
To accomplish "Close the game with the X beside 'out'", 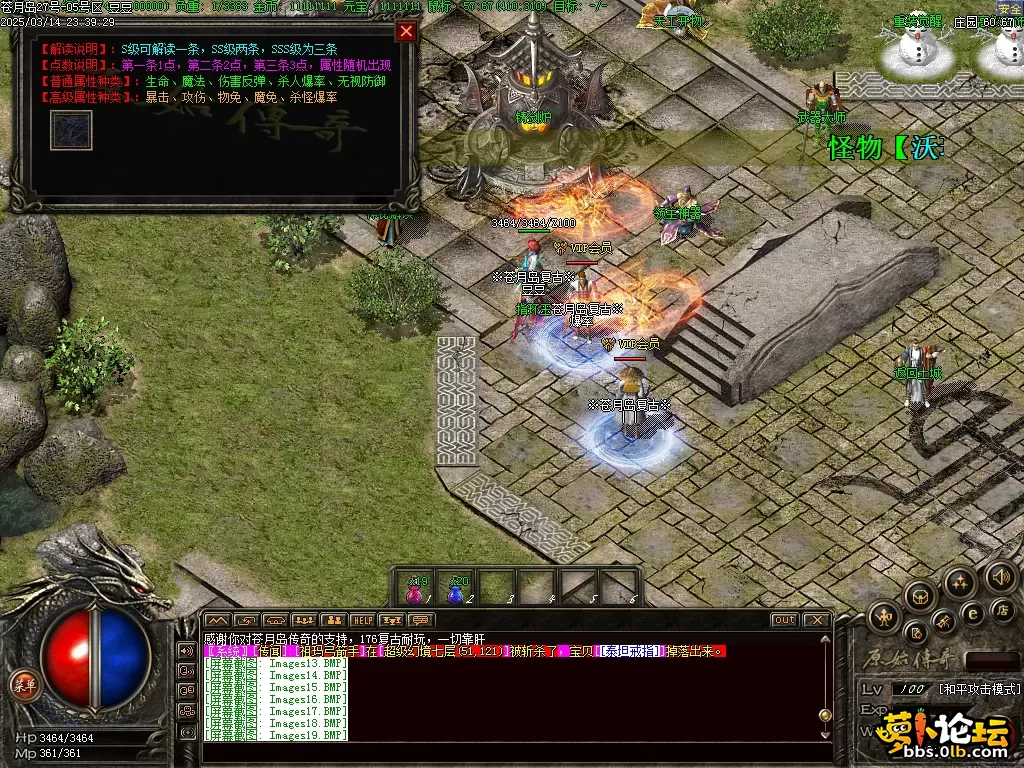I will 816,620.
